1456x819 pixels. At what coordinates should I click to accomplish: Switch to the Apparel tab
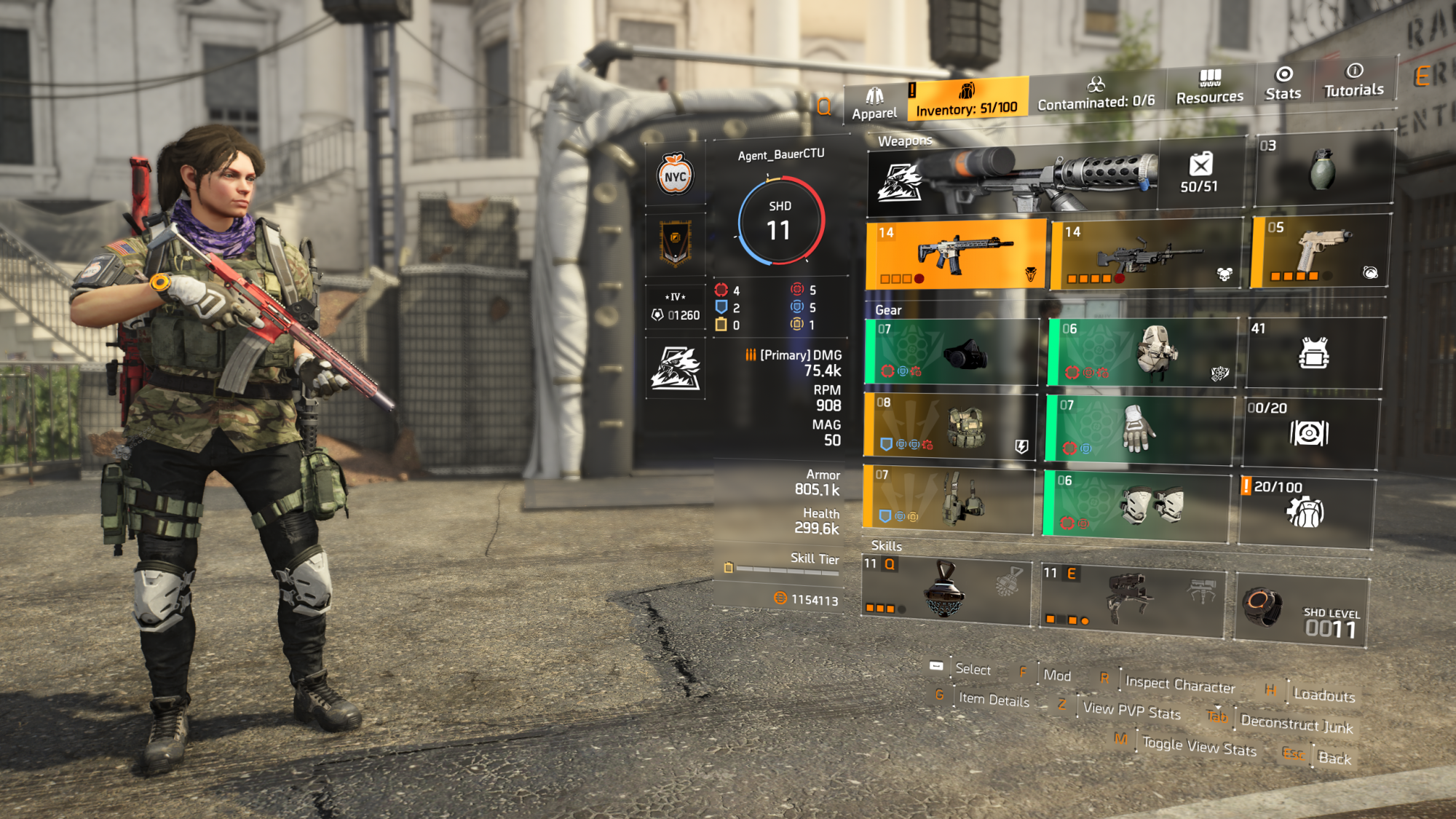tap(874, 104)
